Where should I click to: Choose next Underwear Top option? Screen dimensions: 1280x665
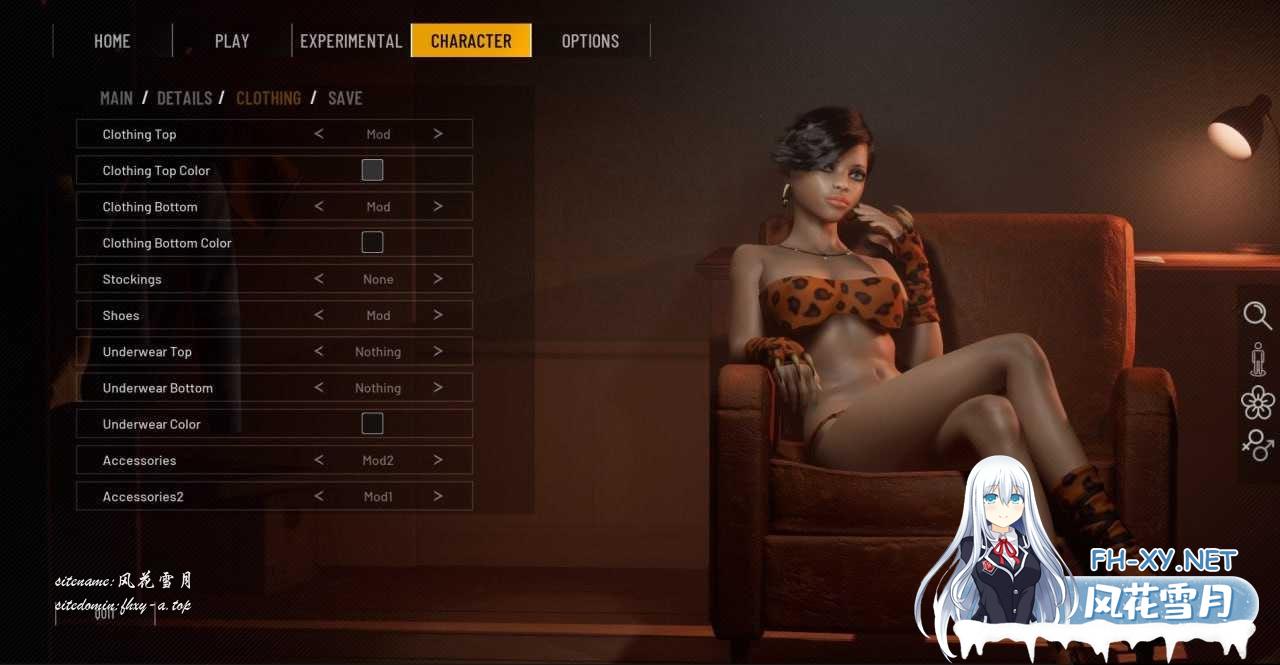[438, 352]
